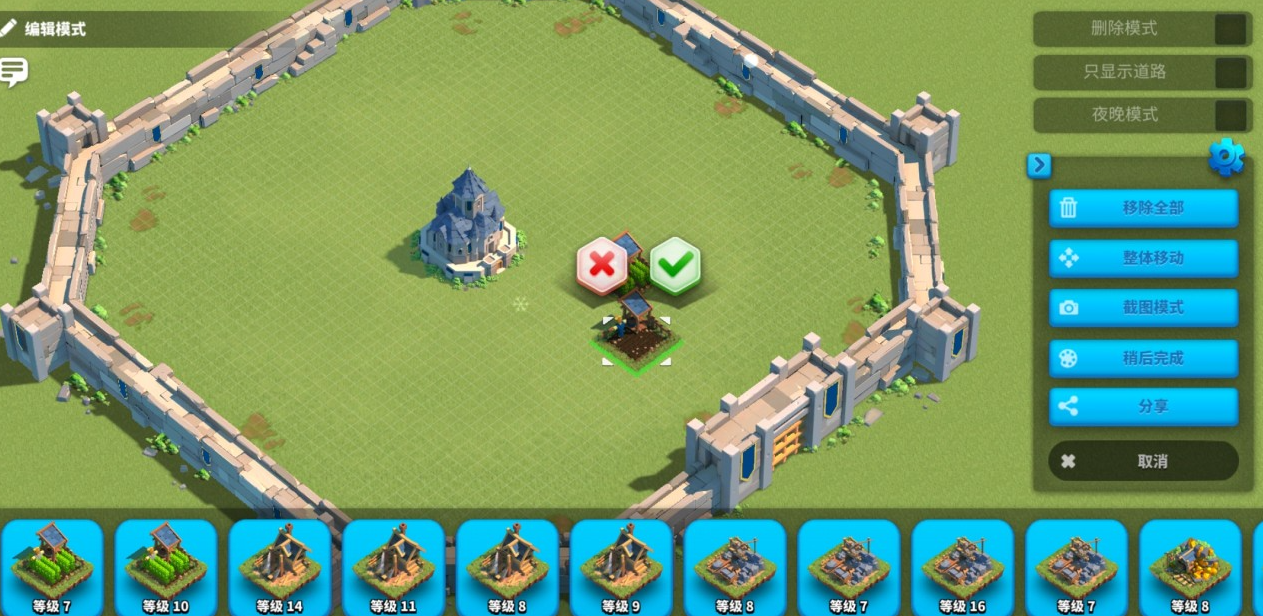Toggle the 夜晚模式 (night mode) checkbox

click(x=1230, y=115)
